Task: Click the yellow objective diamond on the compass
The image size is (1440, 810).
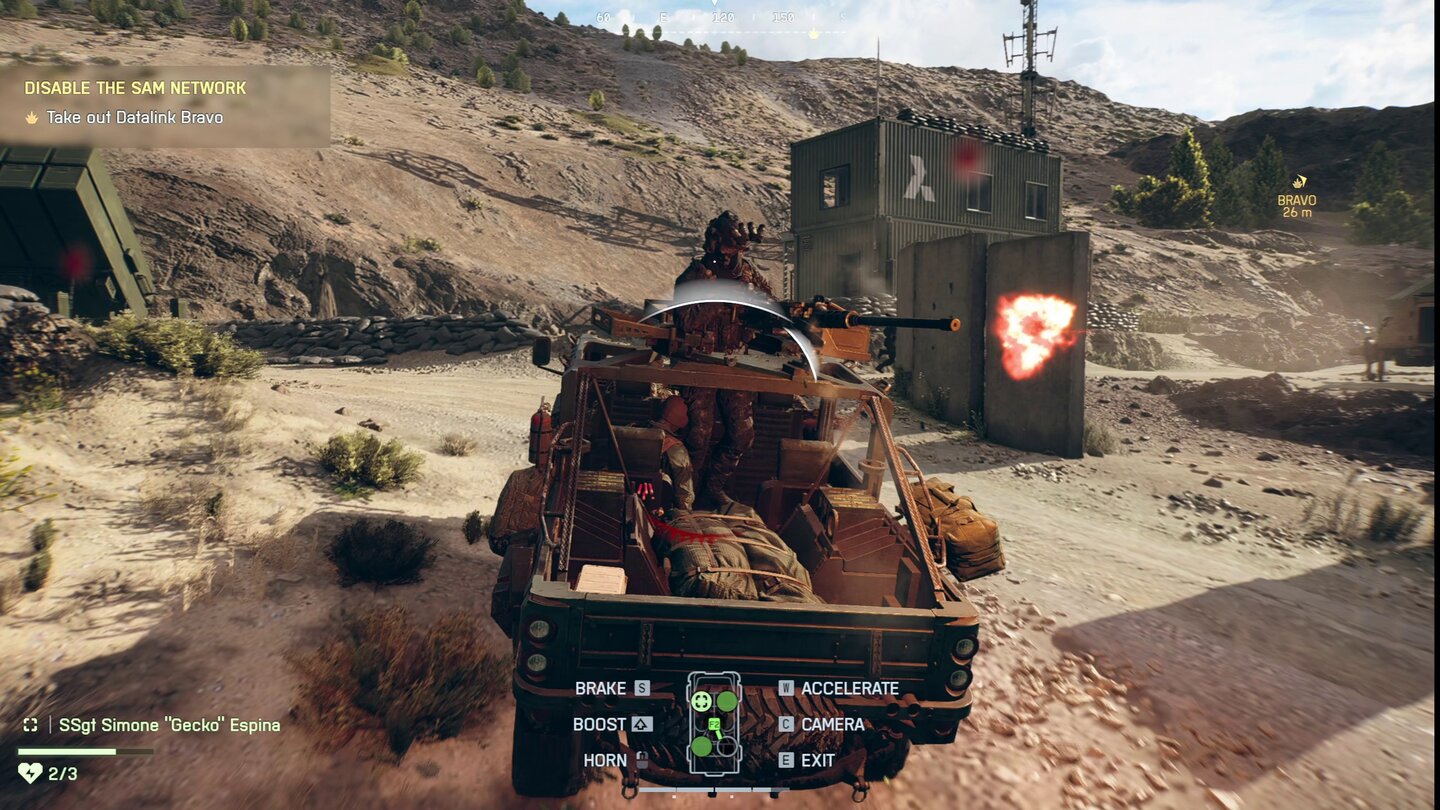Action: point(814,31)
